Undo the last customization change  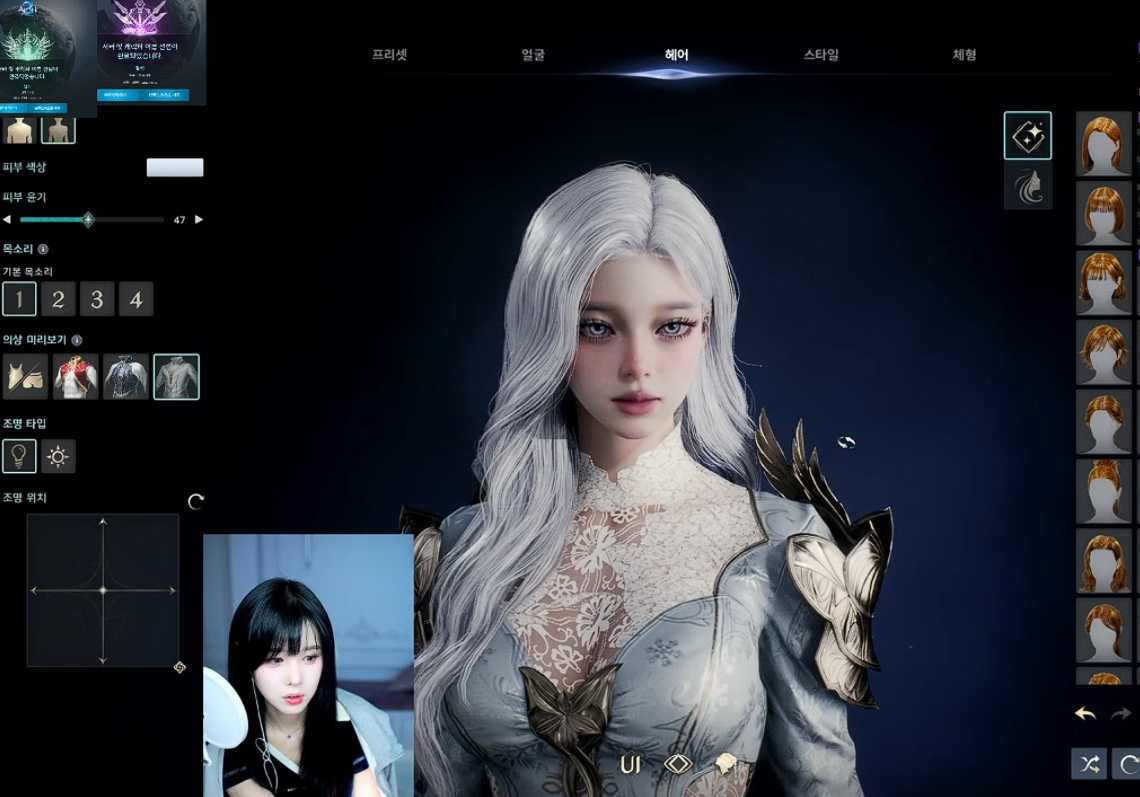pos(1085,714)
